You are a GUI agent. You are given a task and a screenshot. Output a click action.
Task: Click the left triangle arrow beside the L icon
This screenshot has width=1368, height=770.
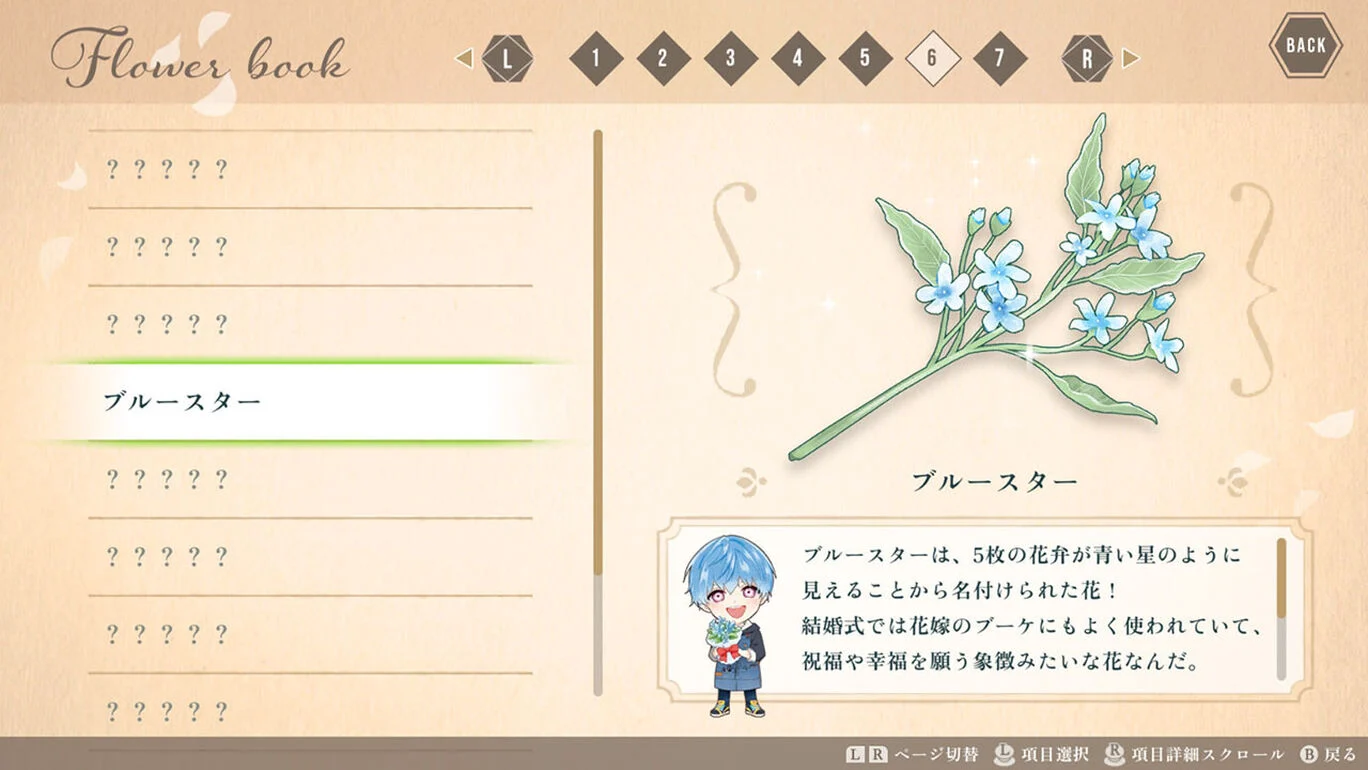click(x=464, y=57)
